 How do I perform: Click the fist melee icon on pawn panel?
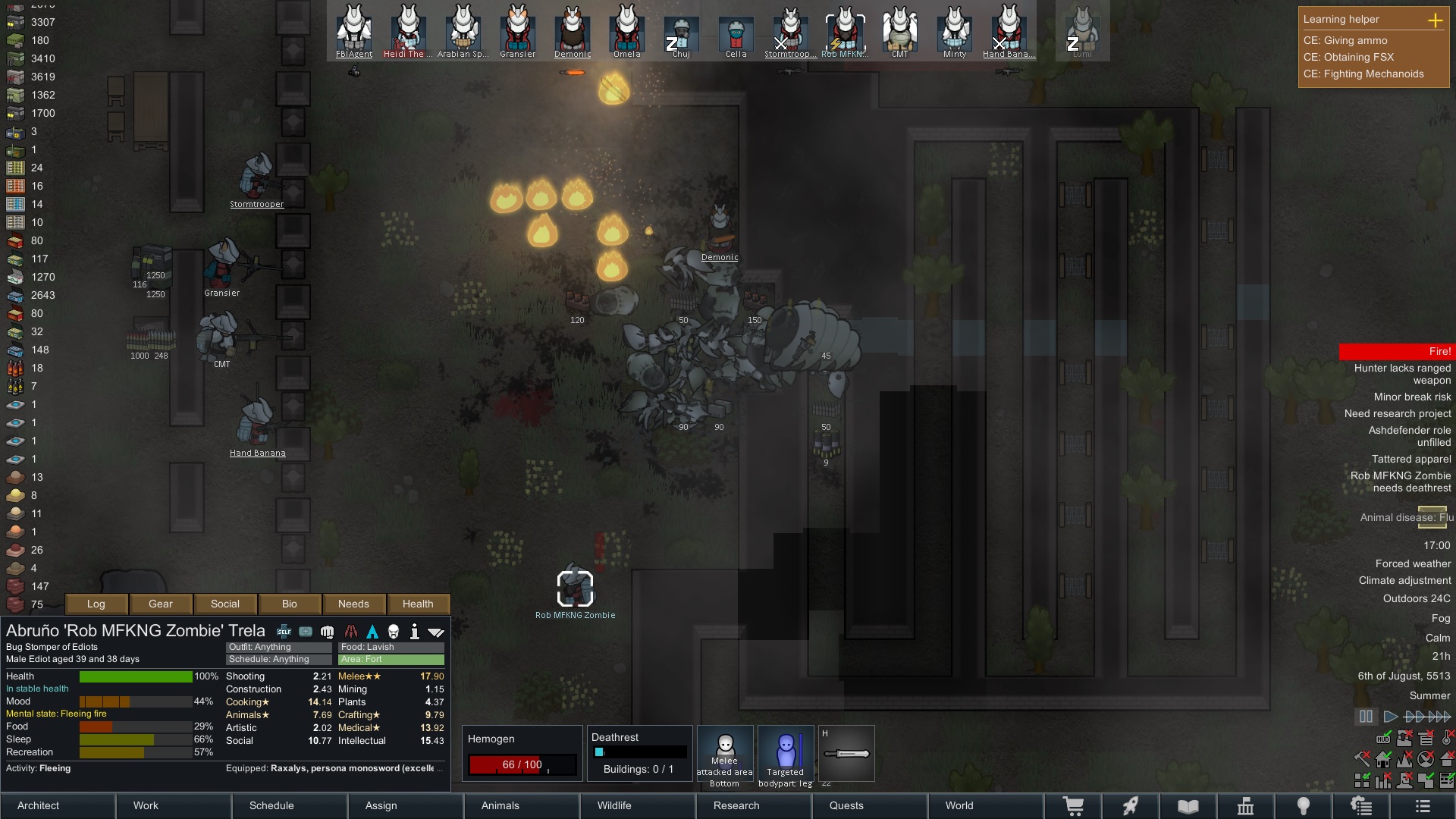pos(327,631)
